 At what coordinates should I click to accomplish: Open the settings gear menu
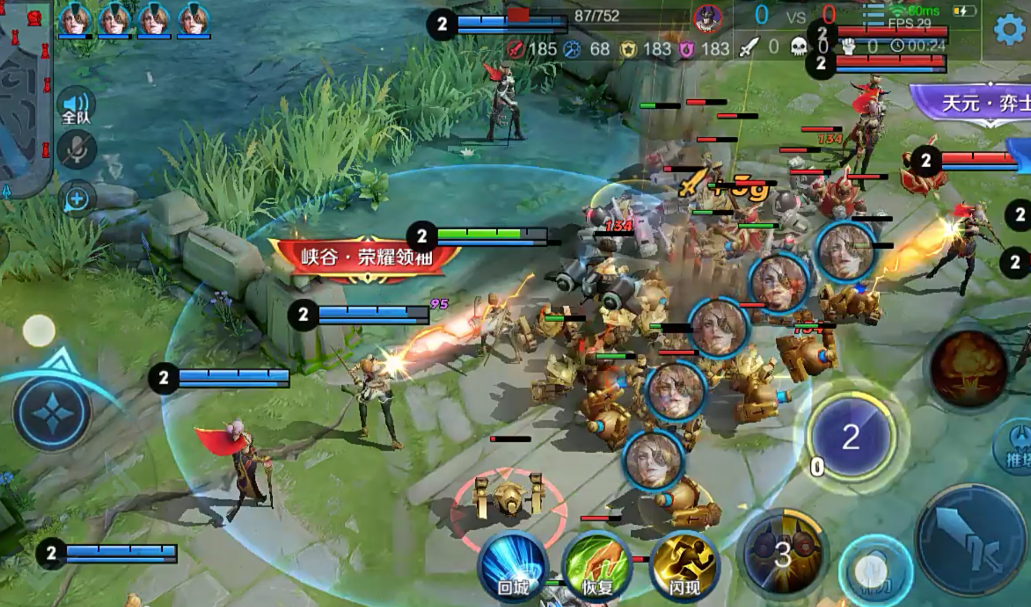point(1009,29)
